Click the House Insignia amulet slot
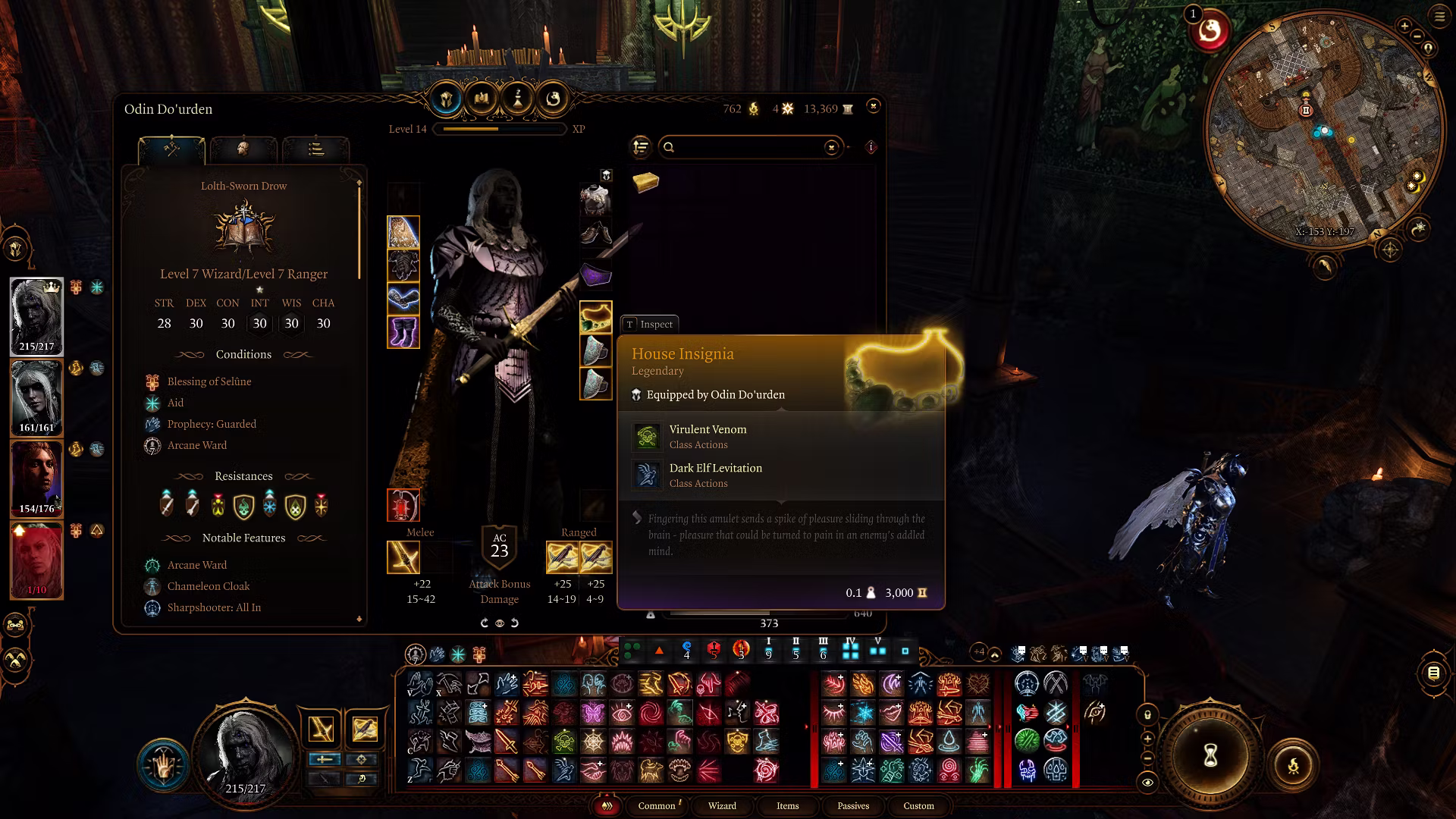The height and width of the screenshot is (819, 1456). tap(595, 317)
